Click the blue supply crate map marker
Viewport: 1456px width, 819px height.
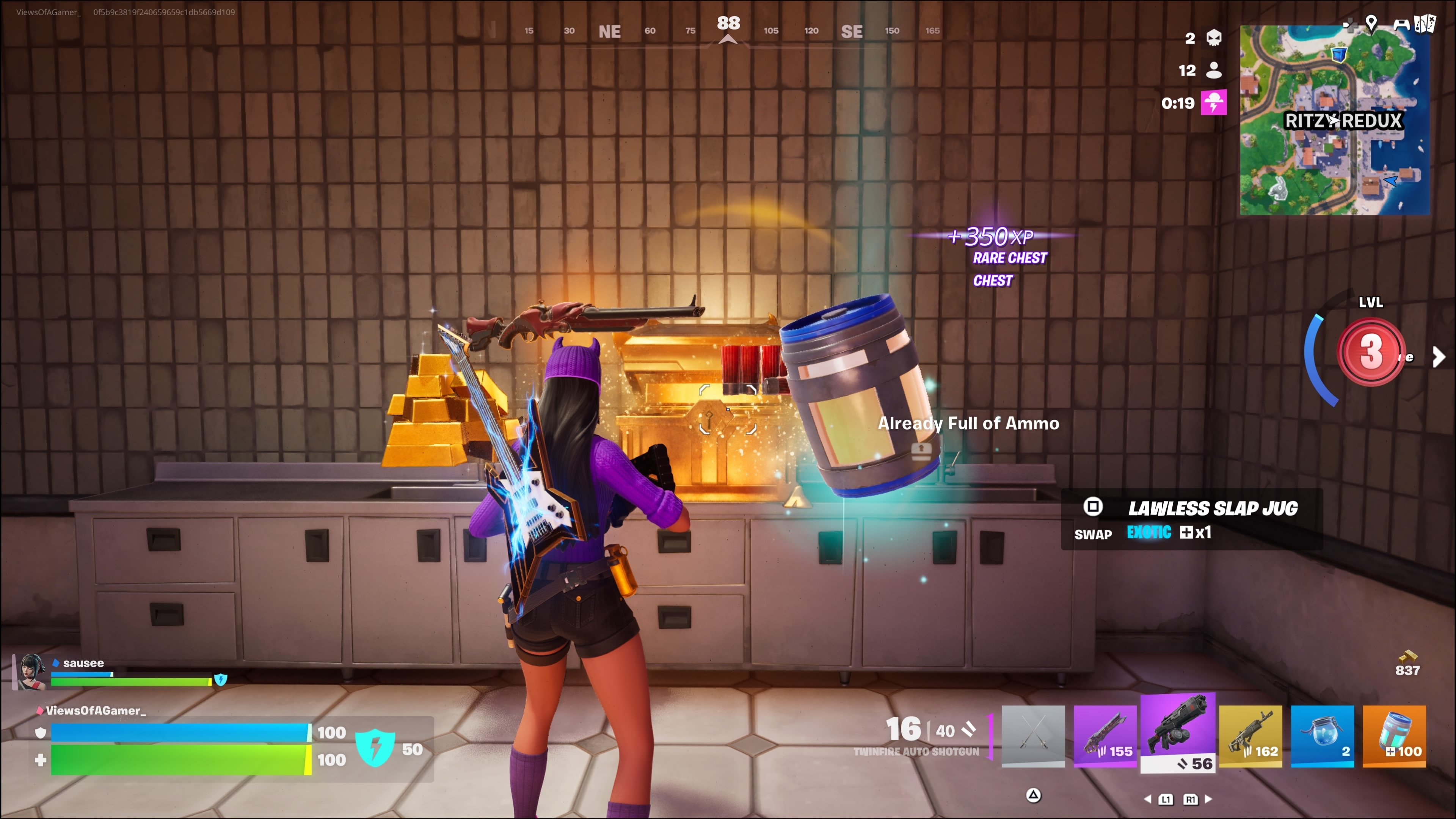point(1338,55)
